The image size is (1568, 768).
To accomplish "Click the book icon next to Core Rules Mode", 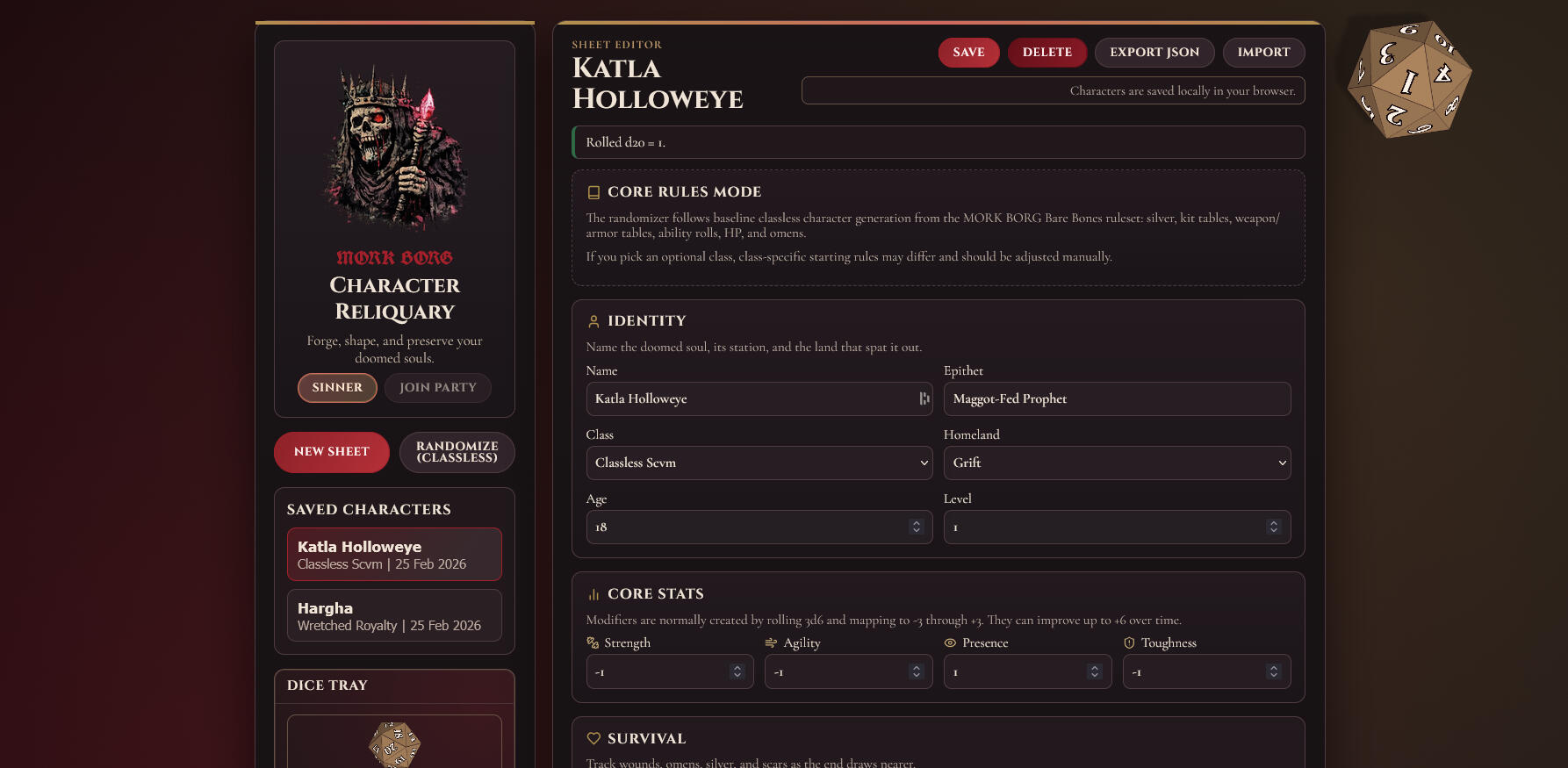I will coord(594,190).
